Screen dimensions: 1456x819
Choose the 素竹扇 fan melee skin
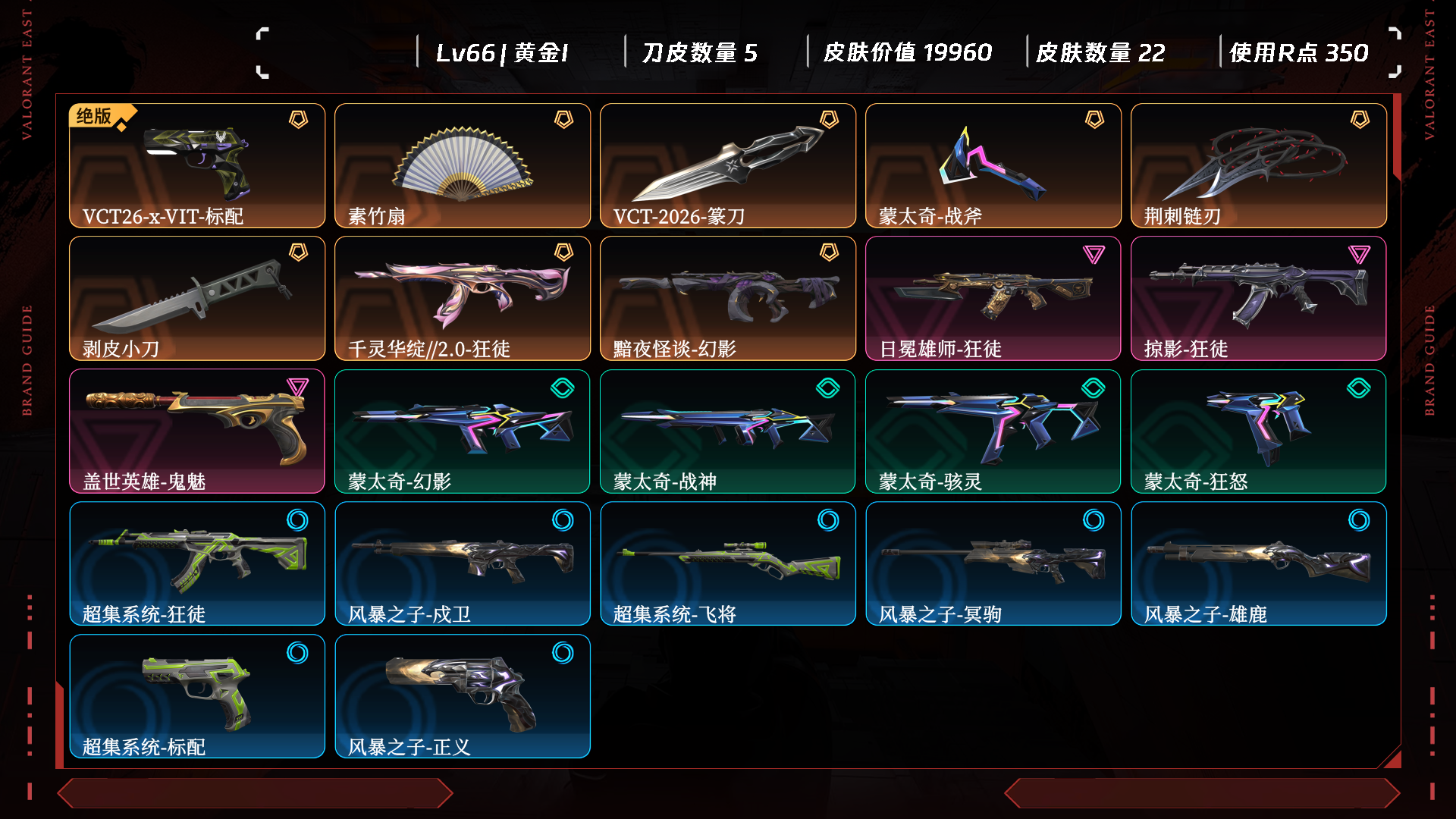pos(463,165)
